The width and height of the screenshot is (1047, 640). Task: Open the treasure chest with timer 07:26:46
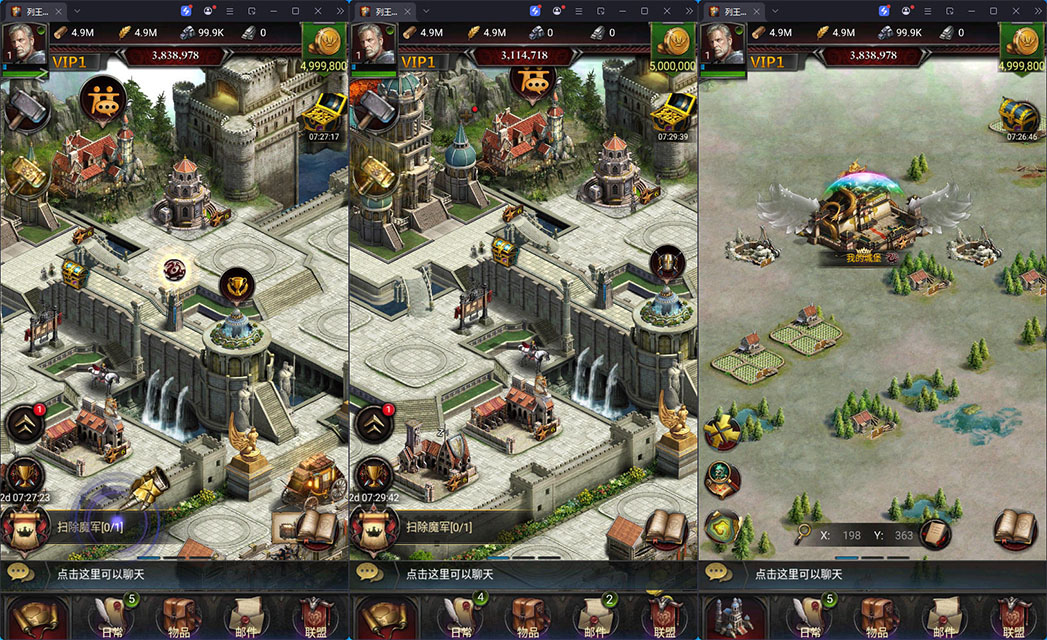coord(1022,114)
